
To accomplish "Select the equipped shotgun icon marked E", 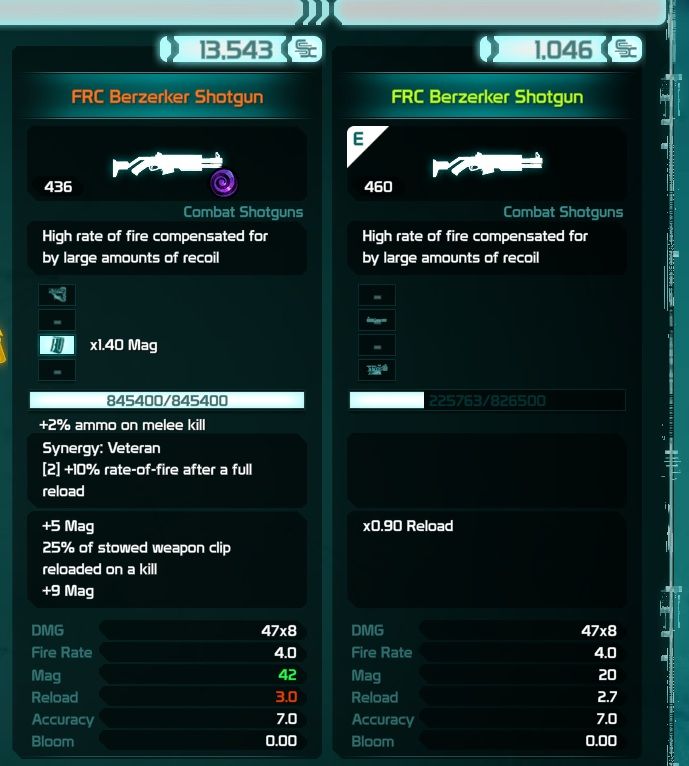I will 486,163.
